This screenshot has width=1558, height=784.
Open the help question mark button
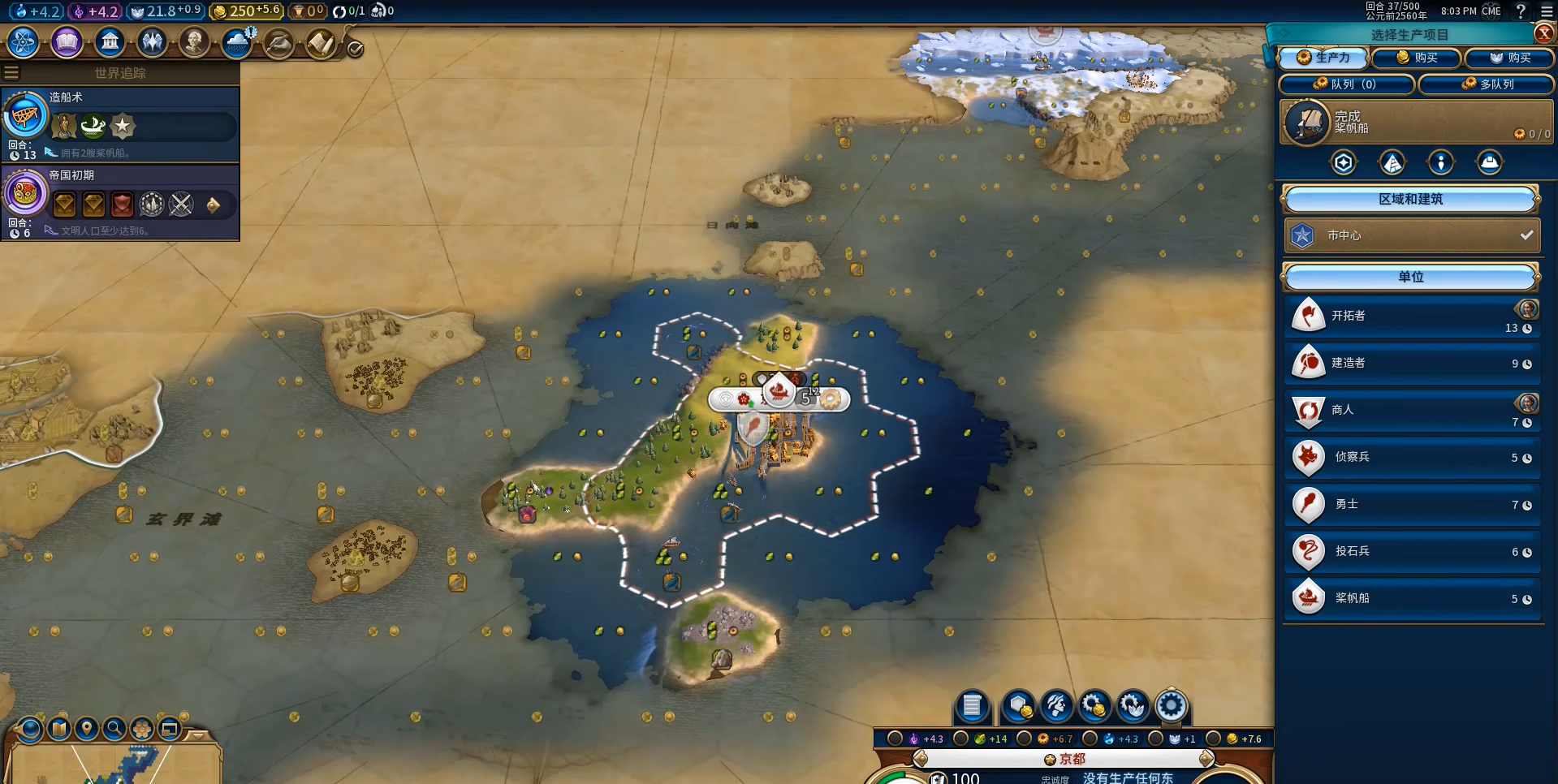(1521, 11)
